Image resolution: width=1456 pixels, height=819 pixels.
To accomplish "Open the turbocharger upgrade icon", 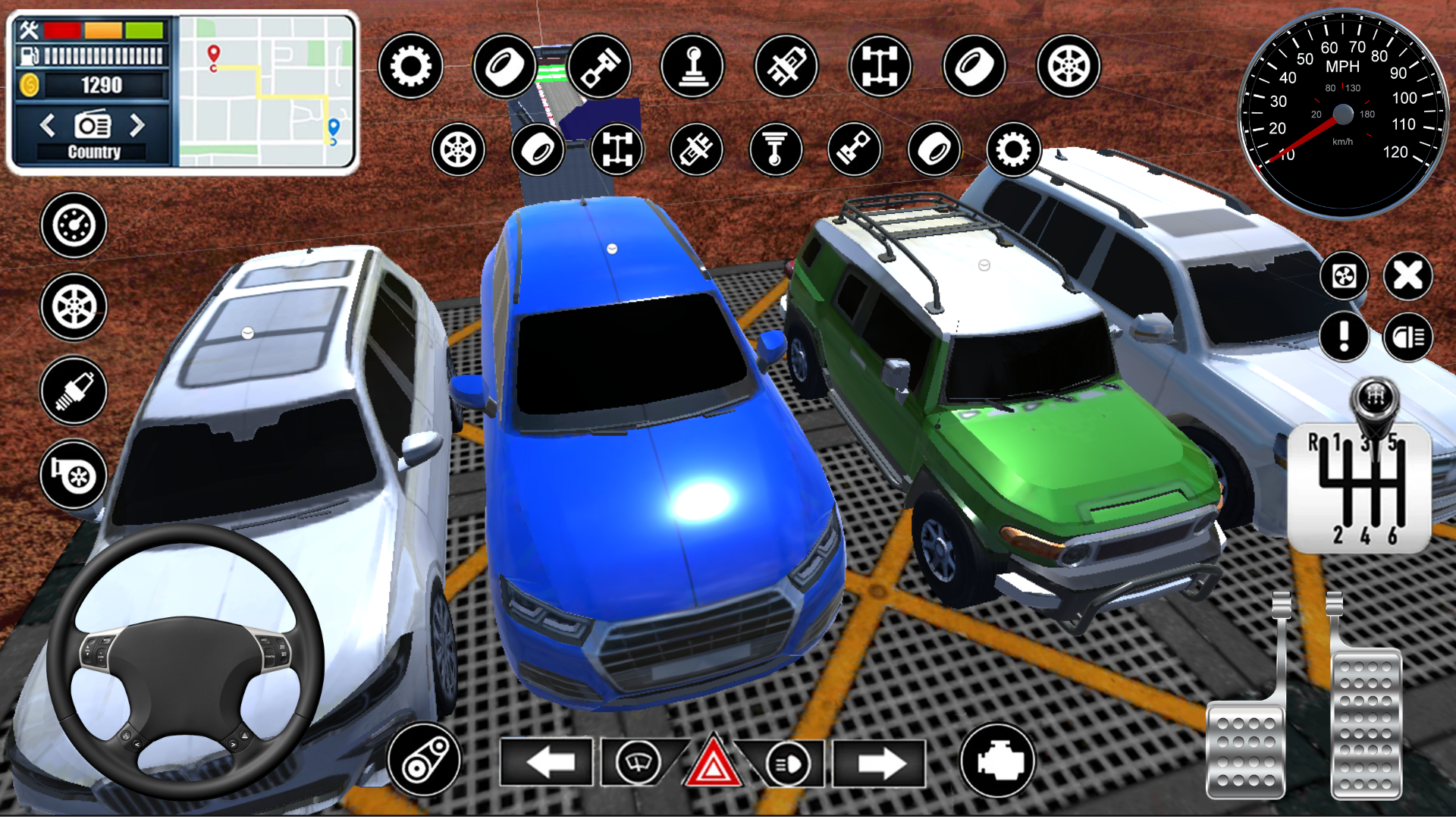I will 74,476.
